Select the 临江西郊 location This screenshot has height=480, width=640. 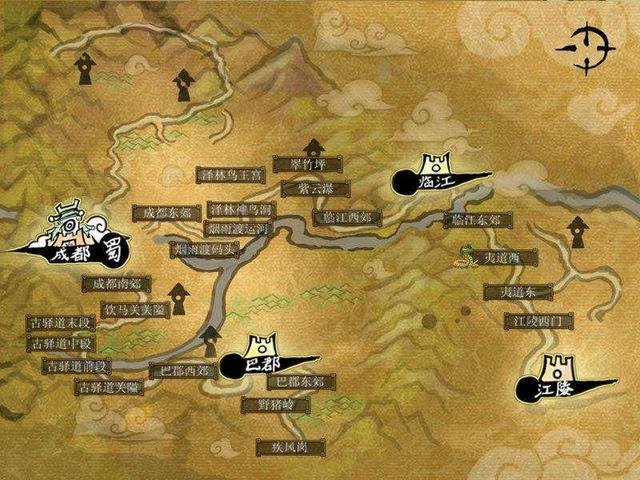coord(342,217)
